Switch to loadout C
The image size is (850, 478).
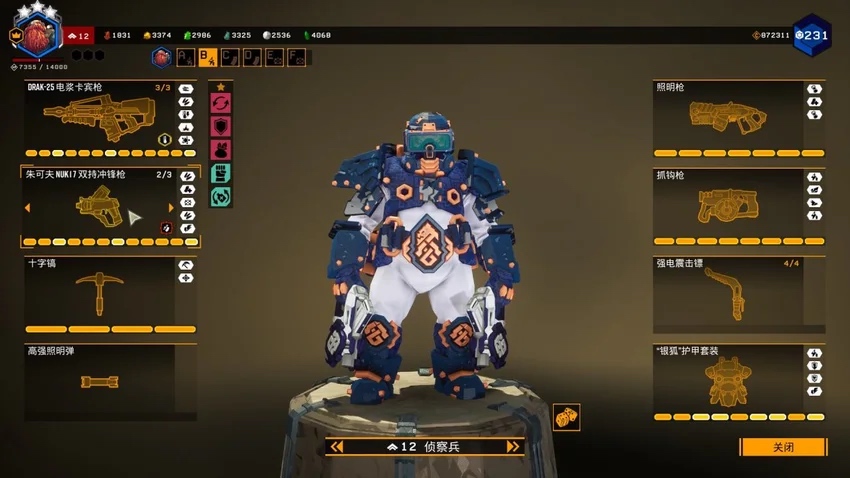pos(231,58)
